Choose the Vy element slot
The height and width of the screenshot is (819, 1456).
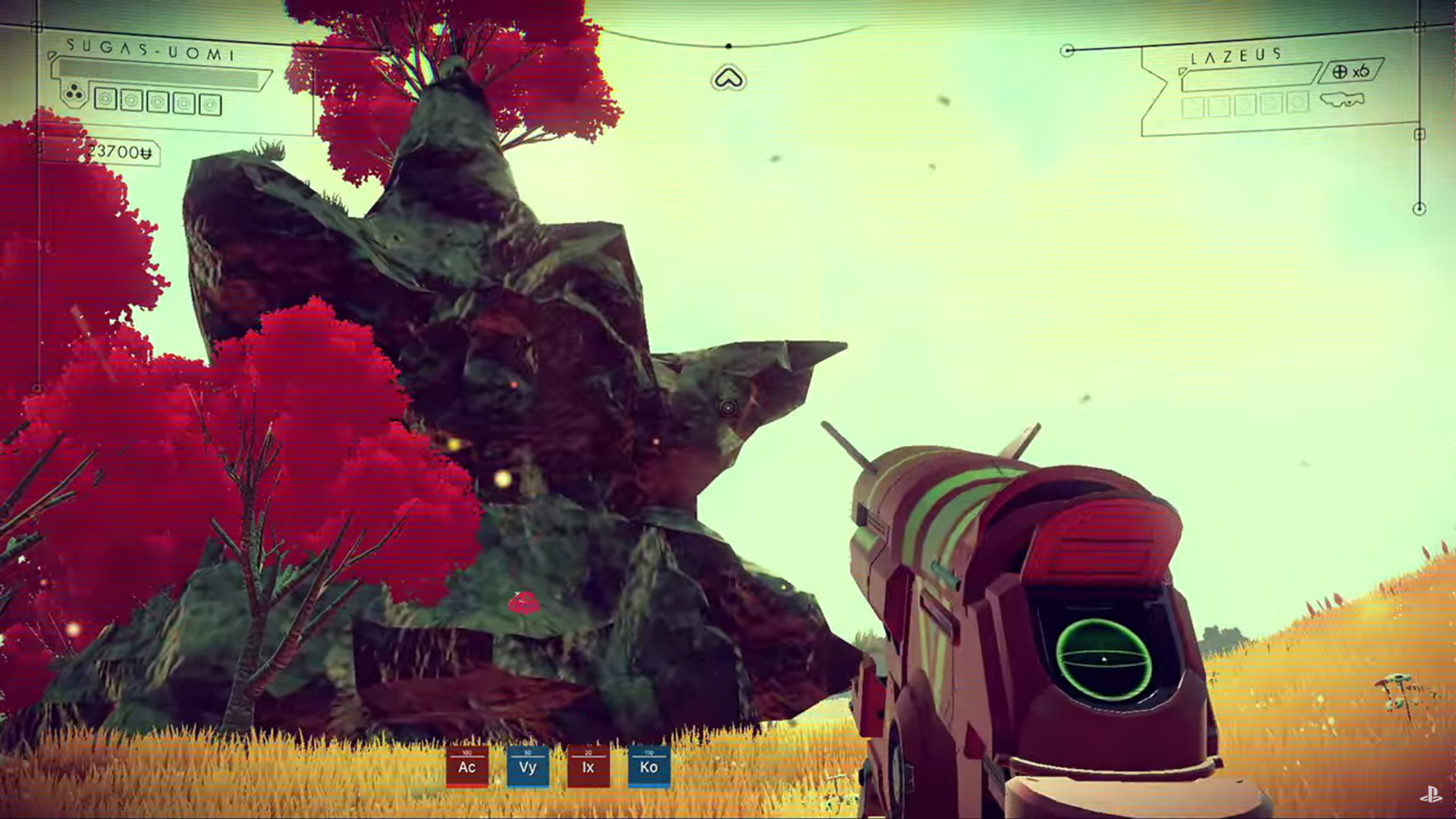tap(528, 766)
